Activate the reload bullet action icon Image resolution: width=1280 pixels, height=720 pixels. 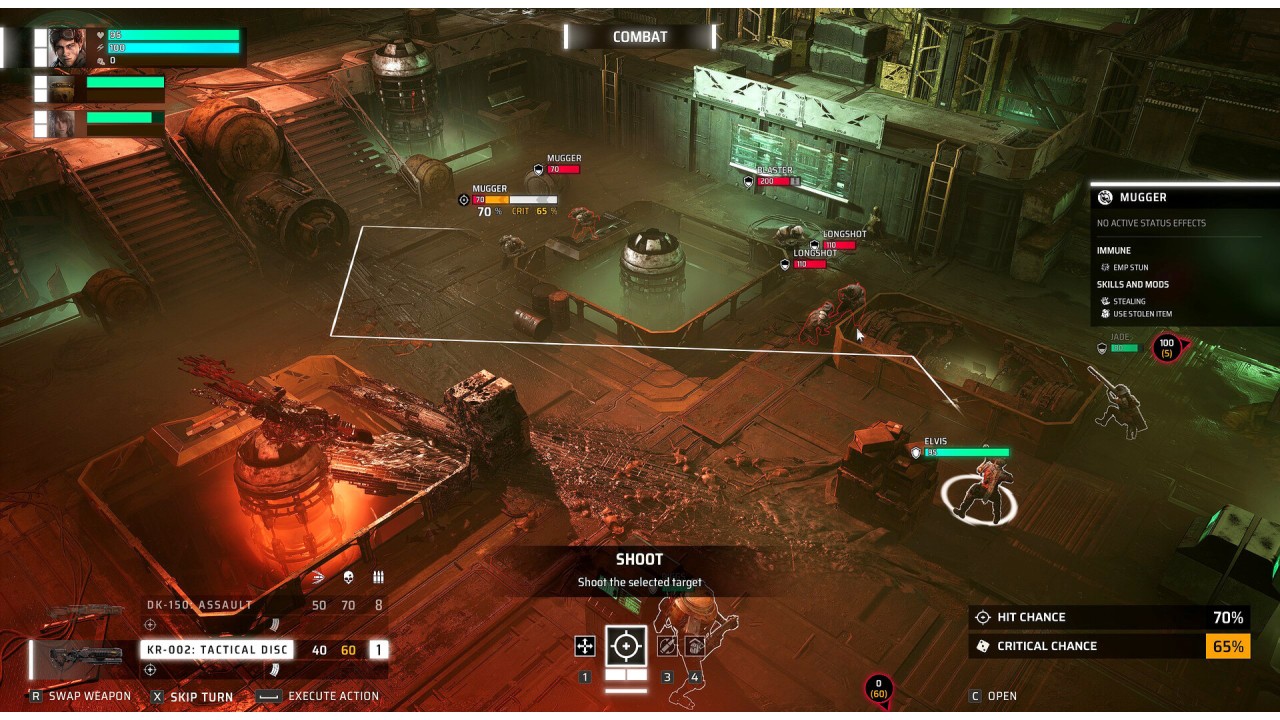pos(667,646)
